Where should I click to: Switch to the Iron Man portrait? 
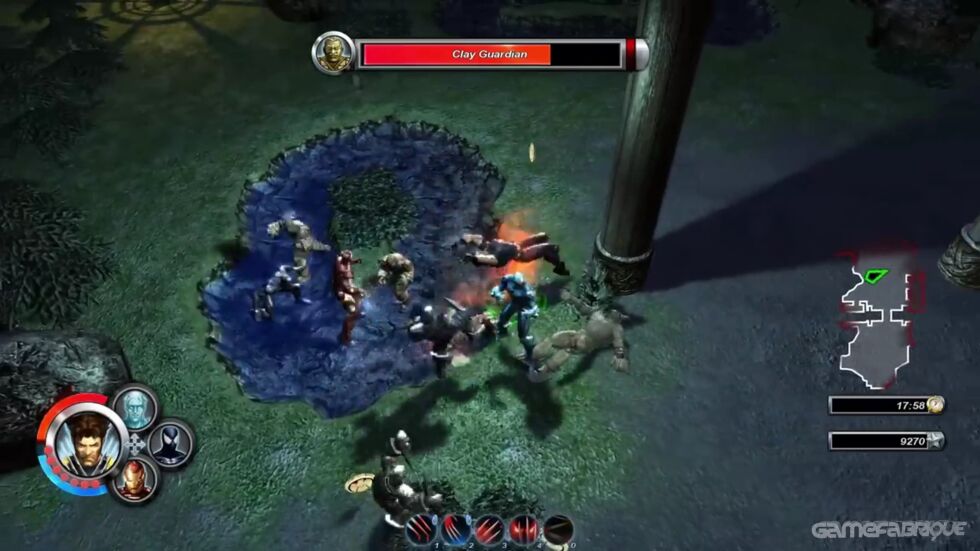pyautogui.click(x=135, y=480)
